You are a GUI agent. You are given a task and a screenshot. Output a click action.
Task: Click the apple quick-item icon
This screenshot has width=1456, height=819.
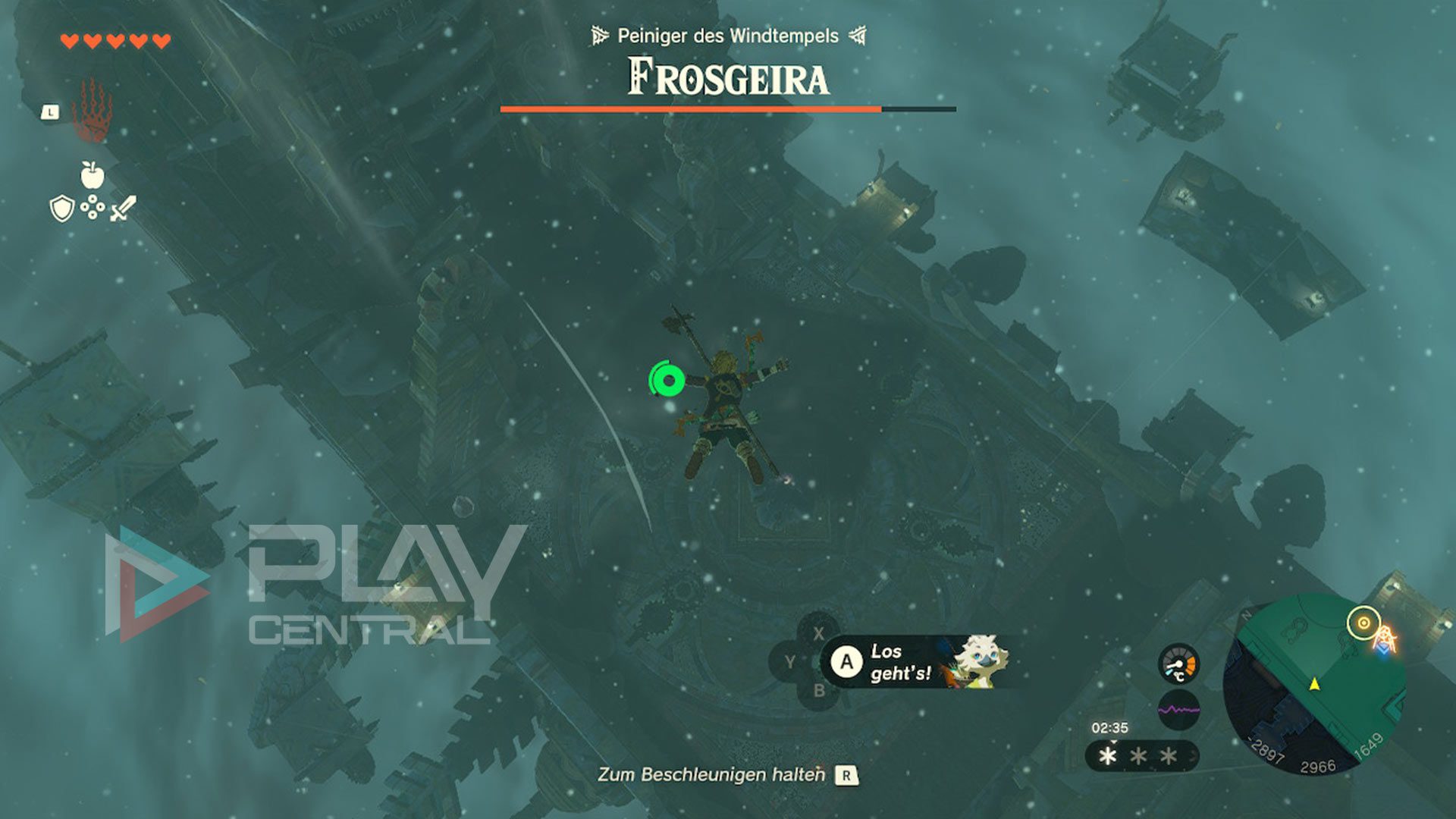pyautogui.click(x=93, y=175)
